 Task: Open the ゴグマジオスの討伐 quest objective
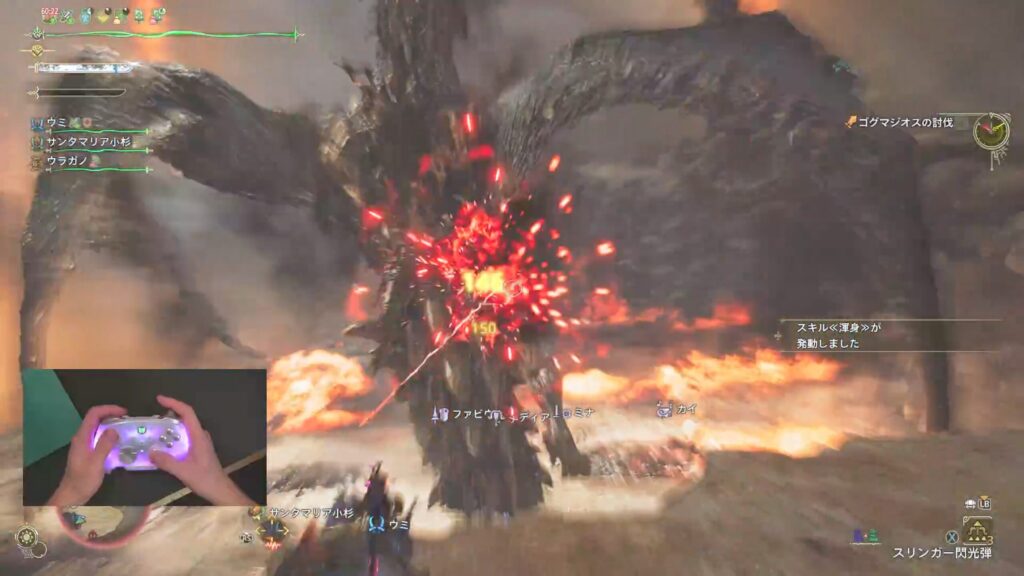pos(898,122)
